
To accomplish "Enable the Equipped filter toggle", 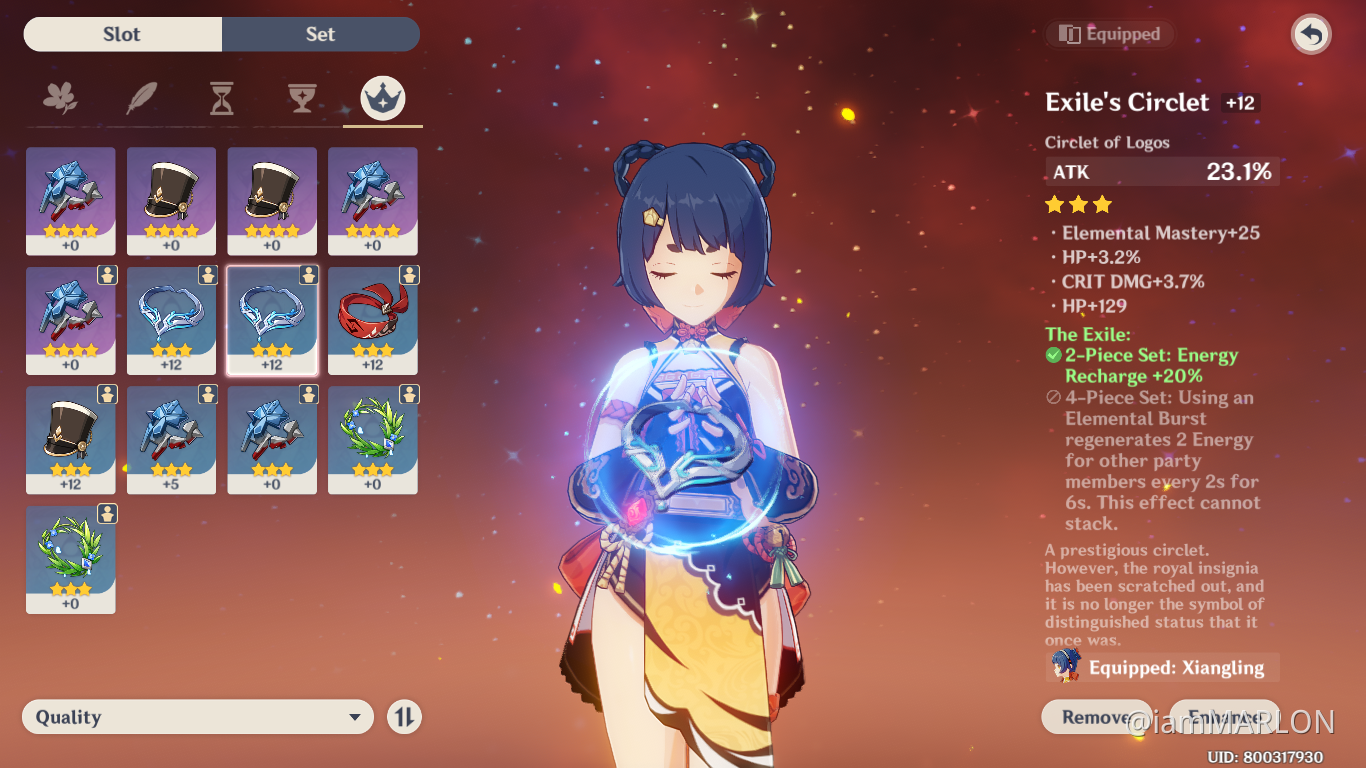I will point(1109,33).
